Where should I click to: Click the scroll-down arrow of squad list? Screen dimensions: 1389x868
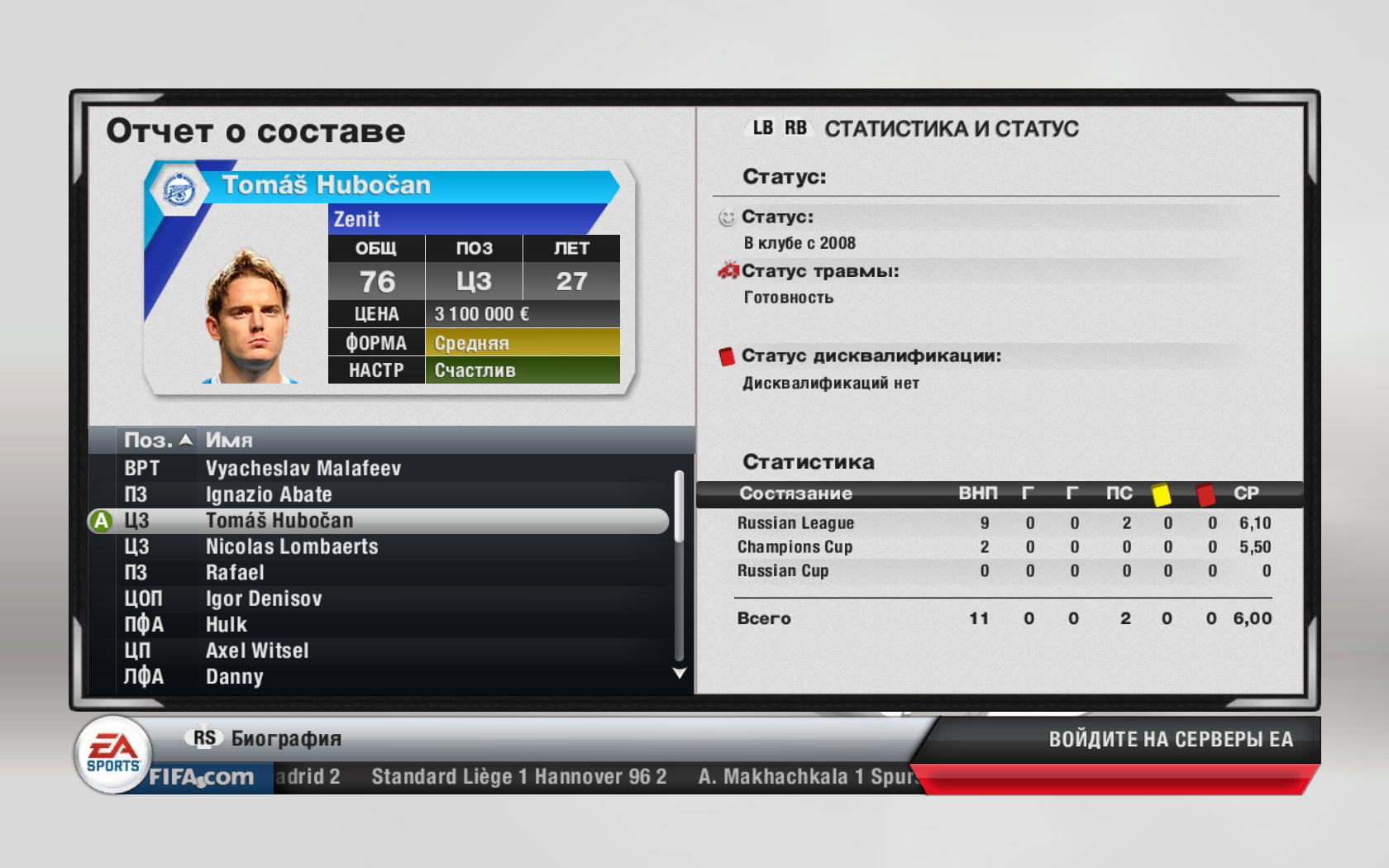680,674
